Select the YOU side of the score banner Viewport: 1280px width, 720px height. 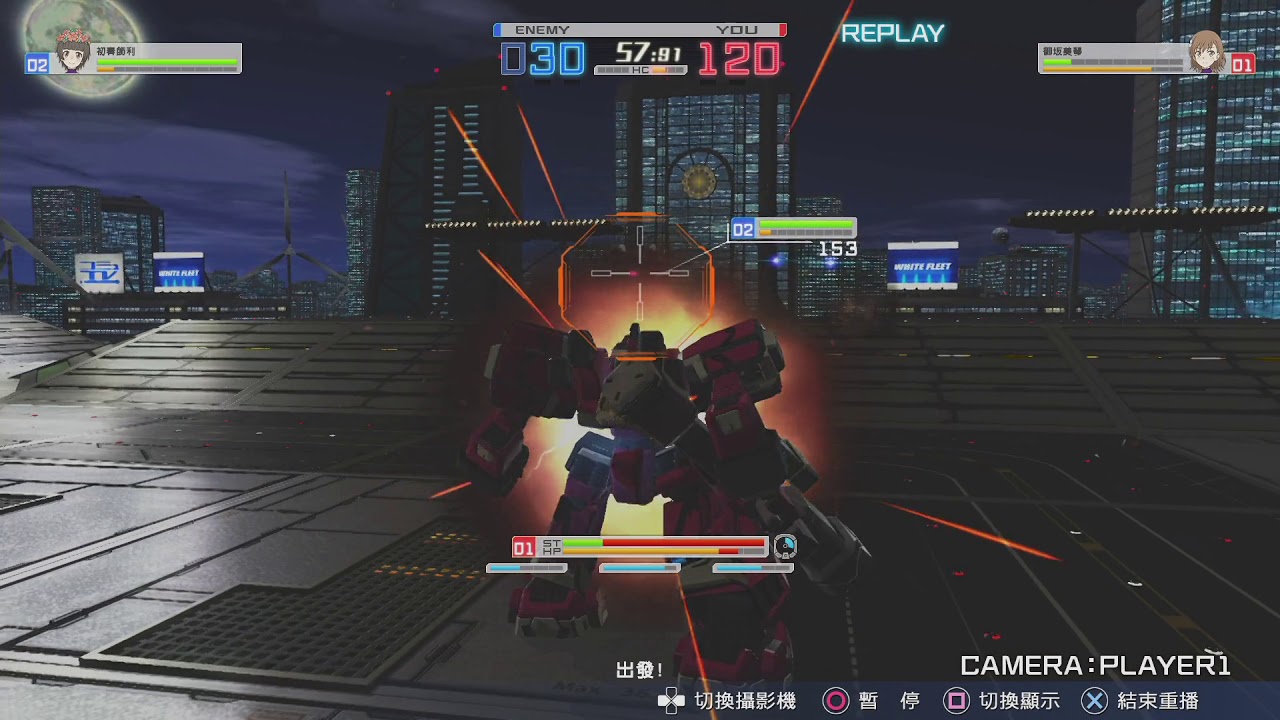pyautogui.click(x=736, y=30)
